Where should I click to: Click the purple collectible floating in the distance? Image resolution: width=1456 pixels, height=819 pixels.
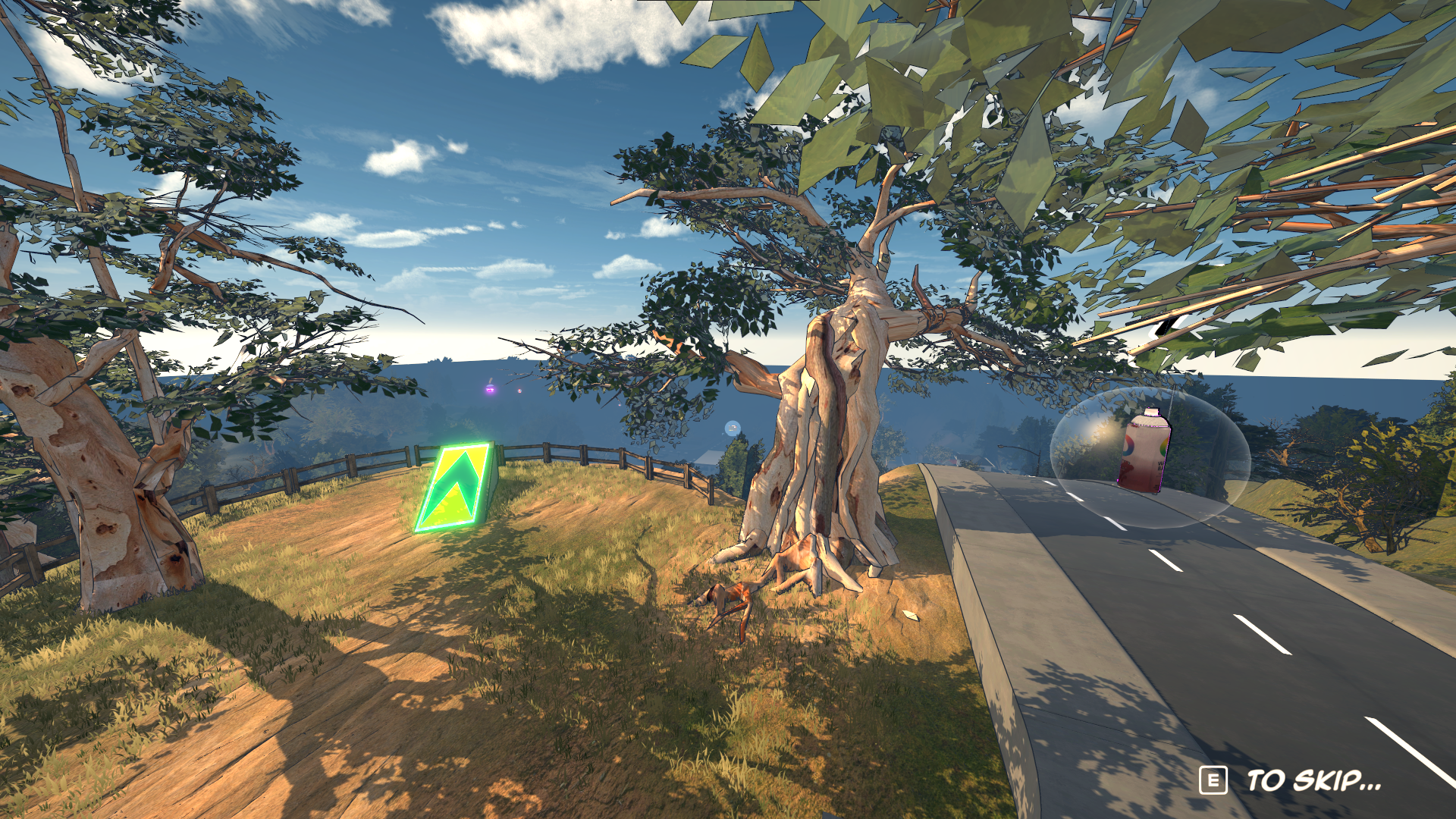click(x=489, y=389)
